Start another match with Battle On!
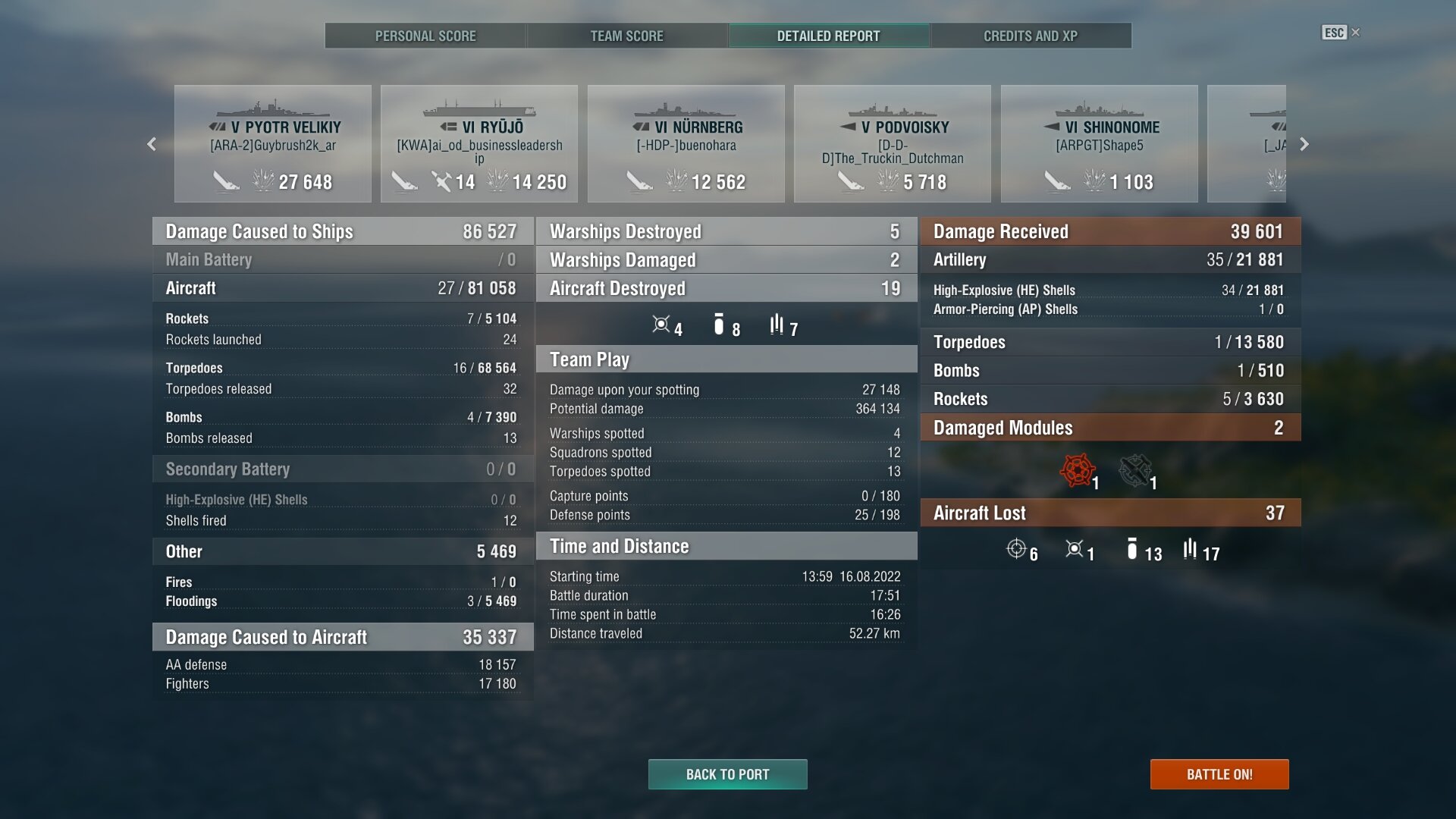Image resolution: width=1456 pixels, height=819 pixels. click(x=1219, y=774)
